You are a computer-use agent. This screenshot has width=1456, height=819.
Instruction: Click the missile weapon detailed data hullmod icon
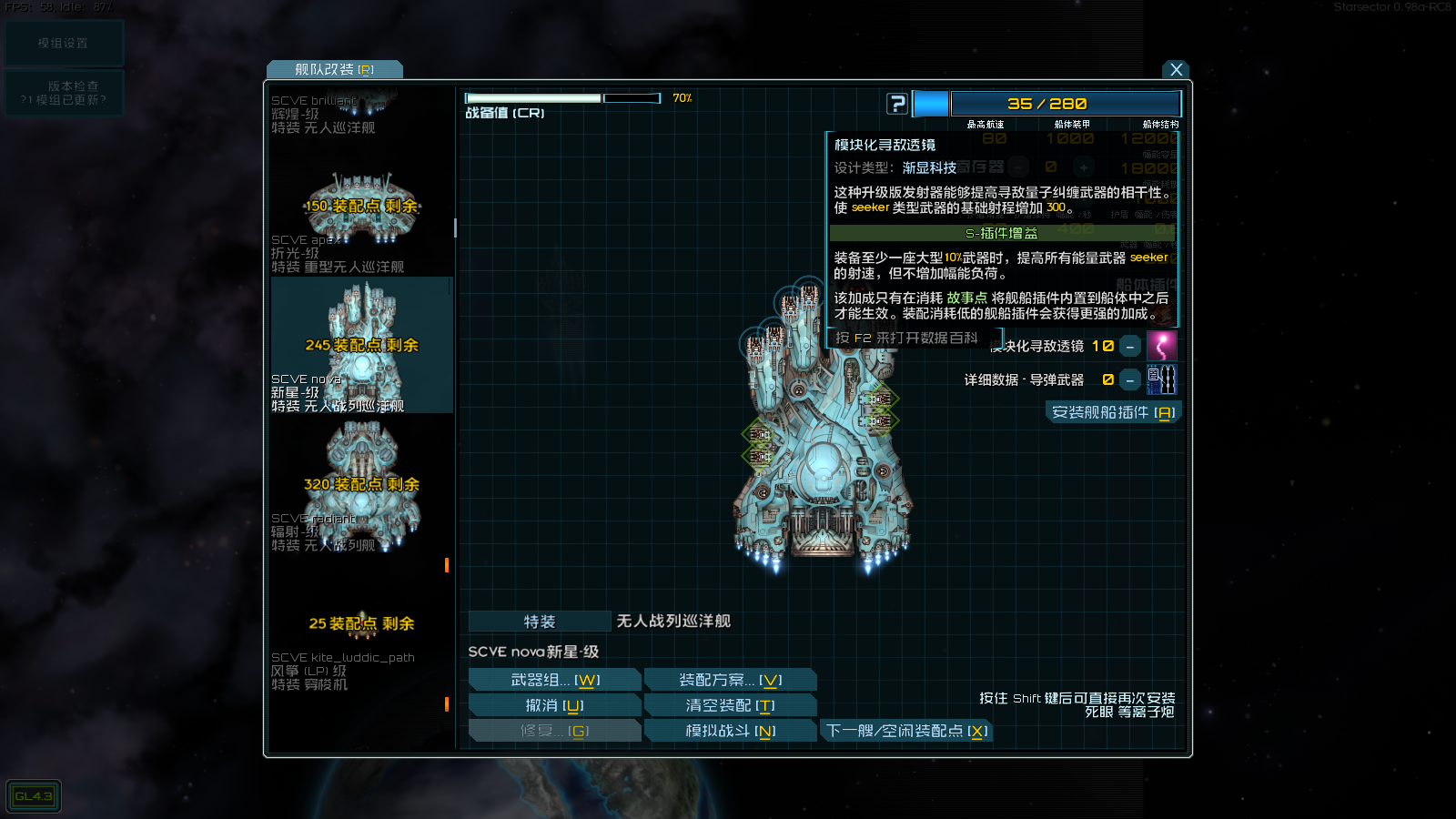[x=1162, y=379]
